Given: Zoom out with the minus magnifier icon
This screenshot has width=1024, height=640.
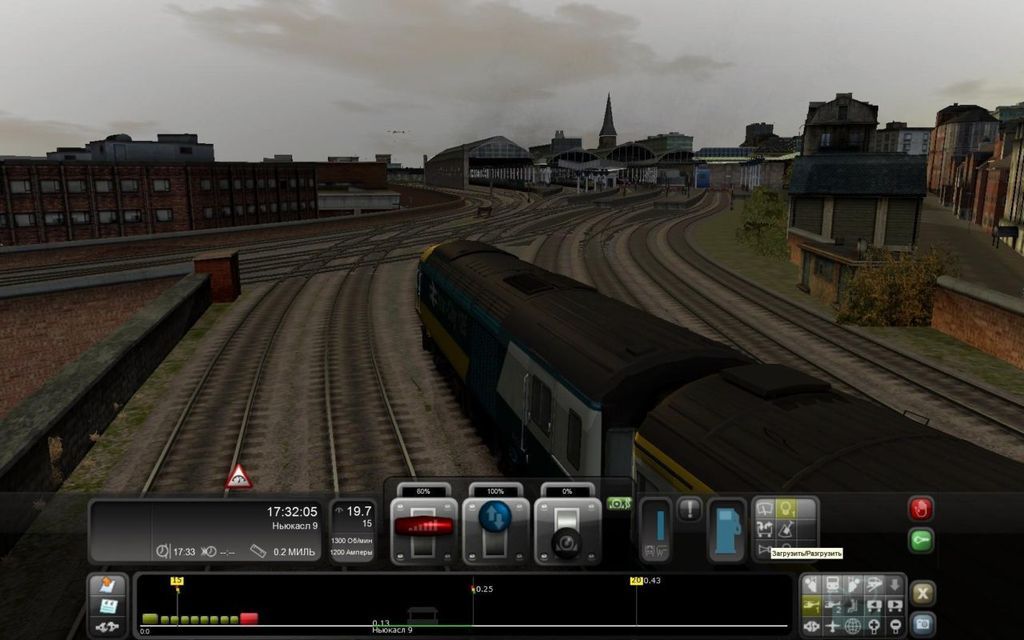Looking at the screenshot, I should point(895,627).
